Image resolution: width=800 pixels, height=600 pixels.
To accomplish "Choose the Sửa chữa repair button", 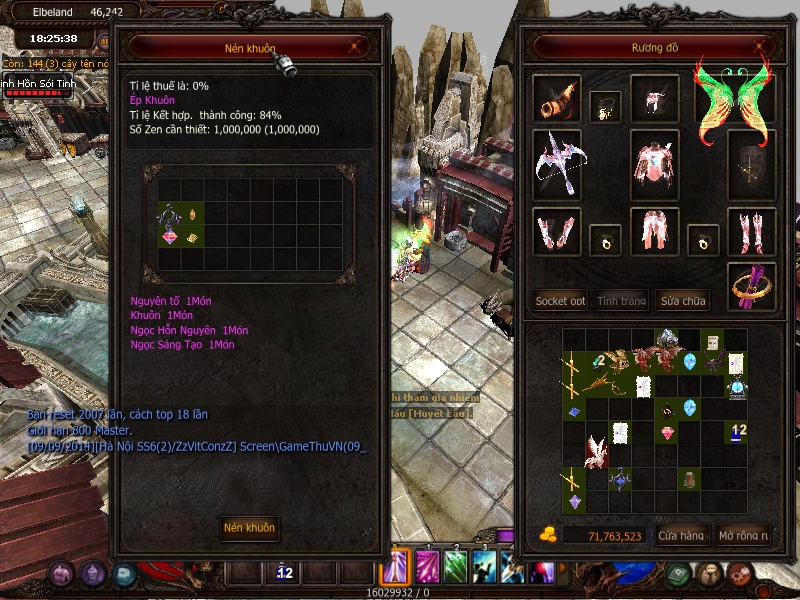I will [683, 301].
